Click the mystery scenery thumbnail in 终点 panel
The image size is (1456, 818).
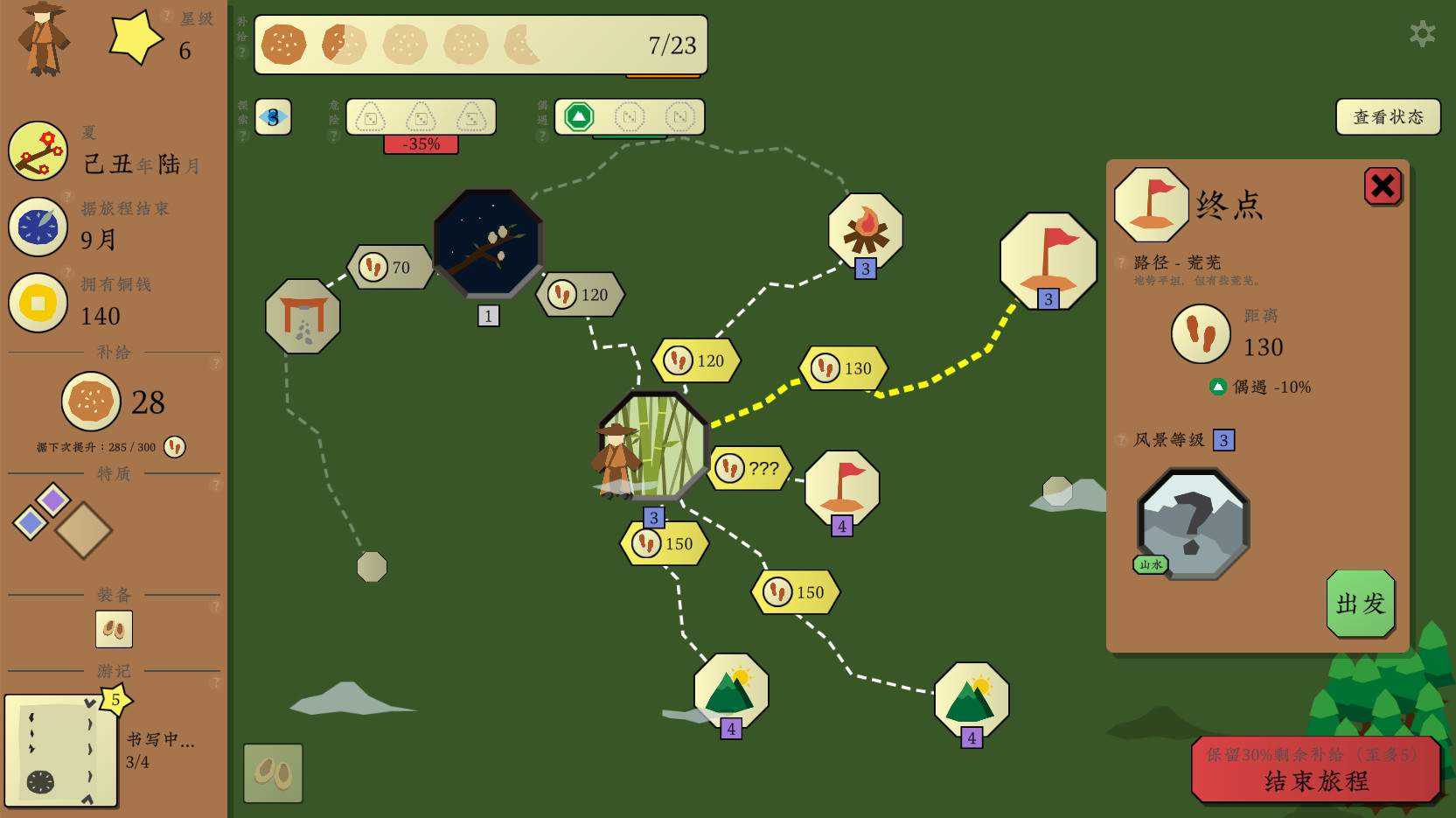1193,522
